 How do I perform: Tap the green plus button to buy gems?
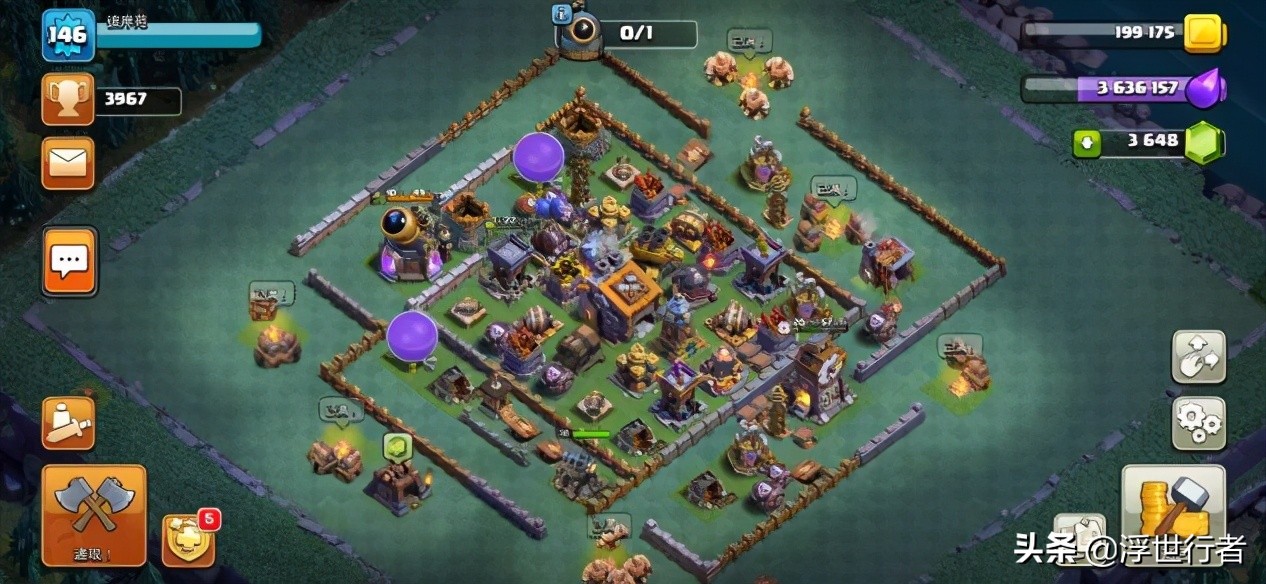[1087, 144]
